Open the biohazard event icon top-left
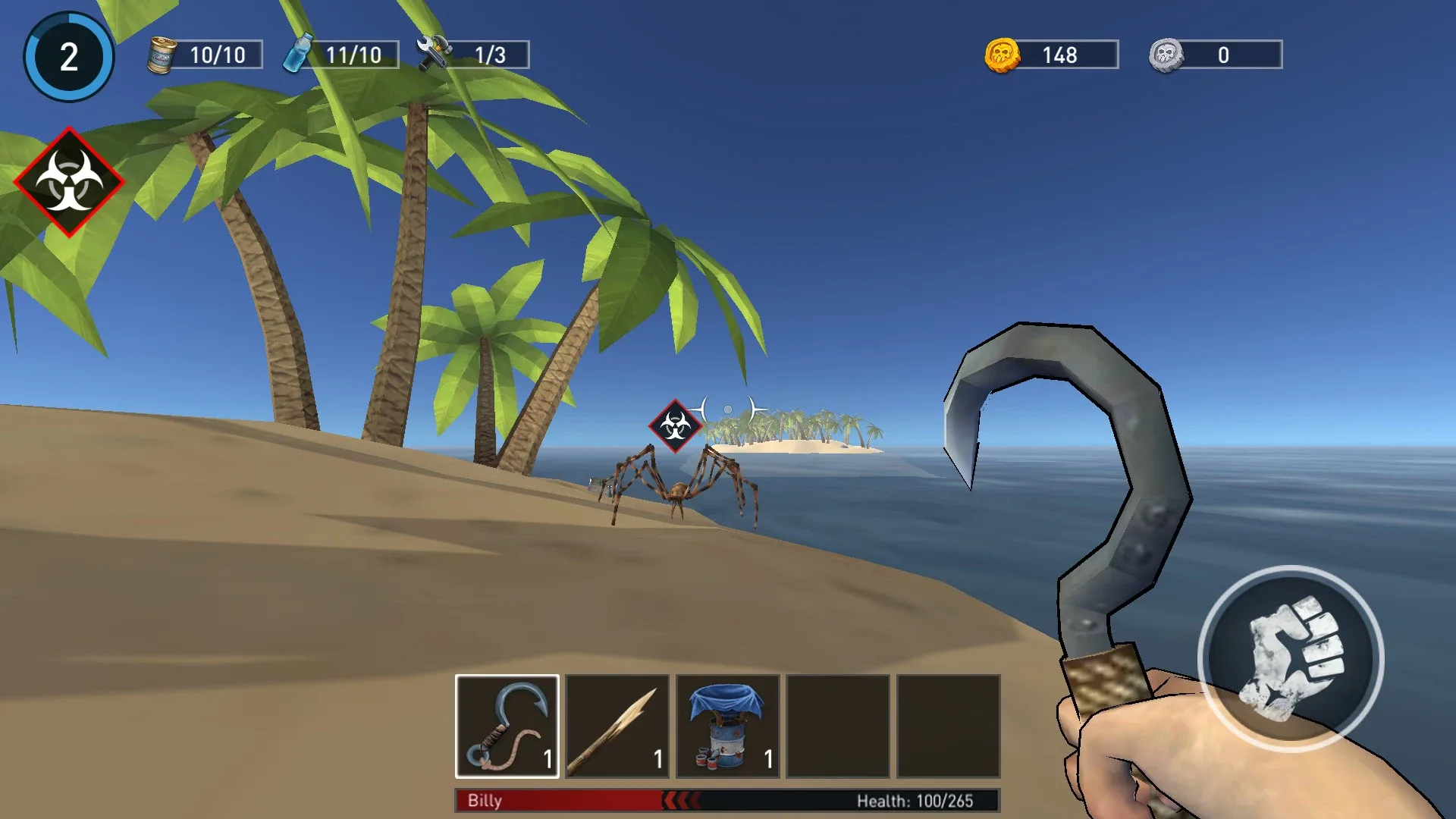The image size is (1456, 819). 71,180
